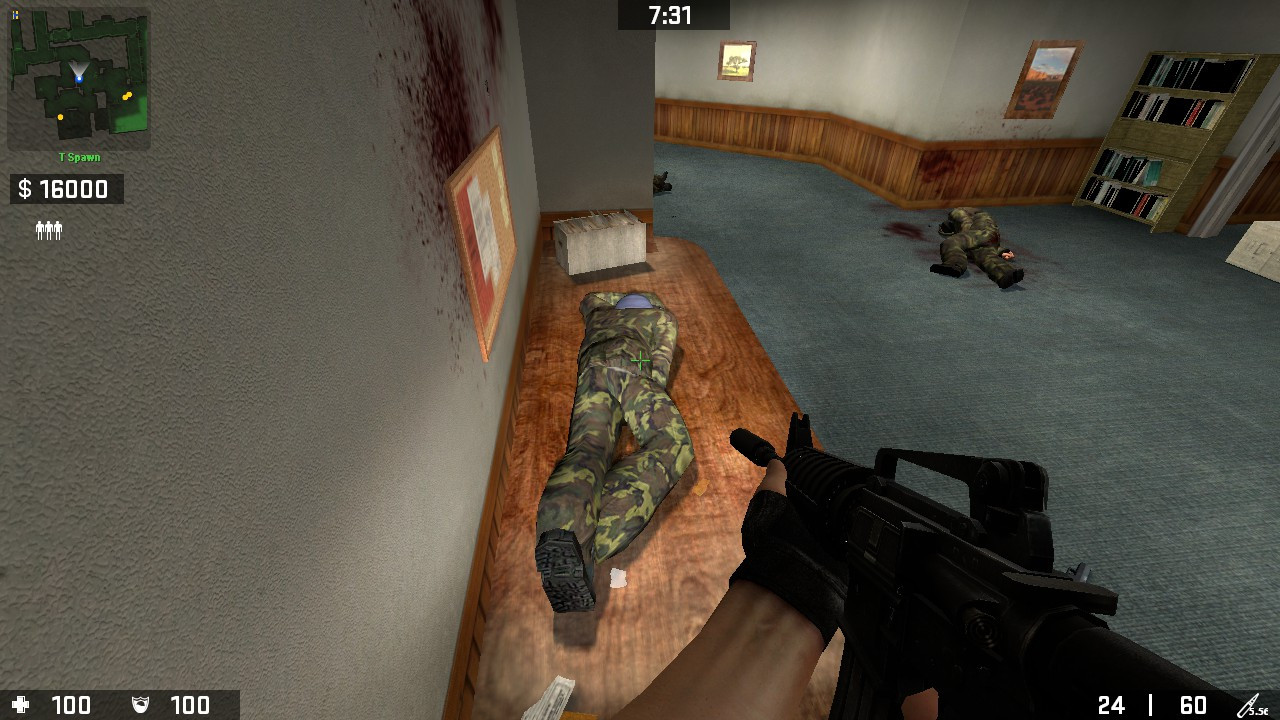The width and height of the screenshot is (1280, 720).
Task: Click the 5.56 bullet caliber icon
Action: [x=1252, y=703]
